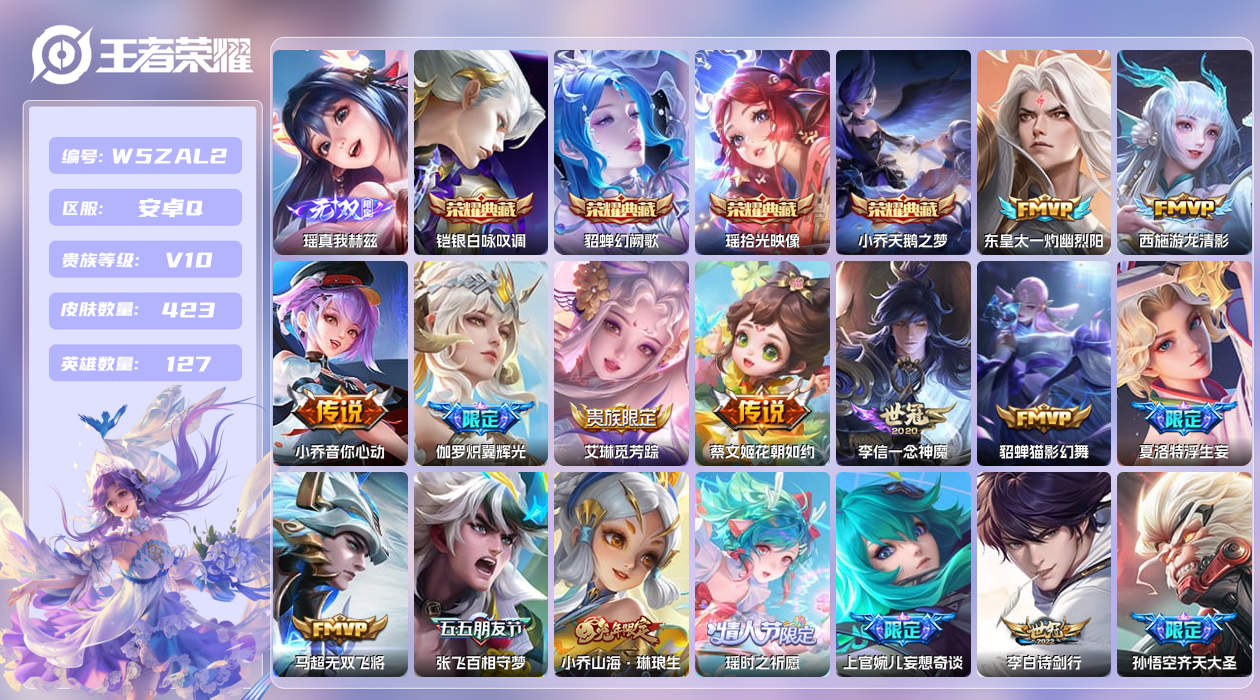1260x700 pixels.
Task: Select the 瑶真我赫兹 skin card
Action: (x=340, y=152)
